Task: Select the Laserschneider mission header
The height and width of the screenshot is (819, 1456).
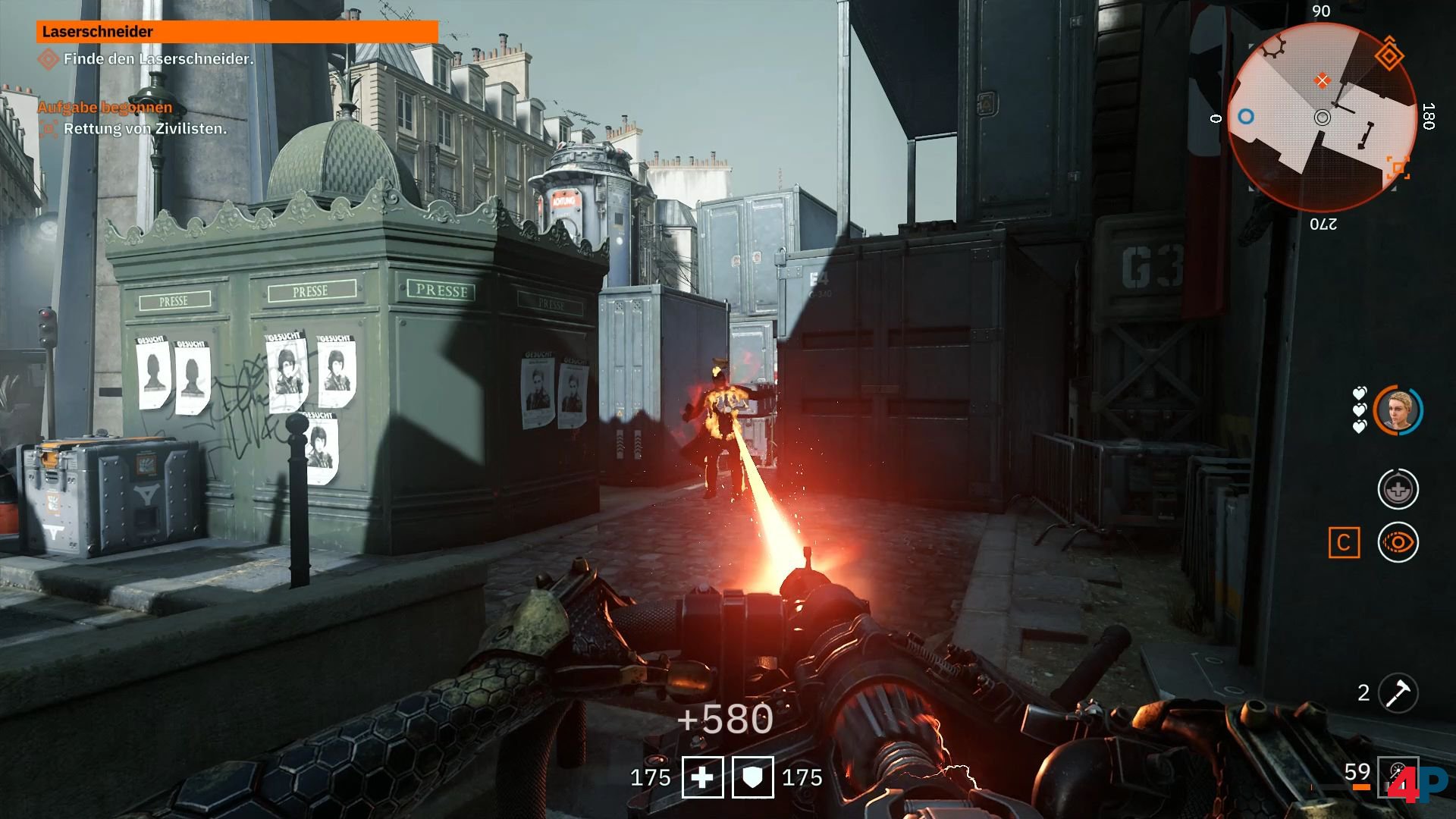Action: 237,32
